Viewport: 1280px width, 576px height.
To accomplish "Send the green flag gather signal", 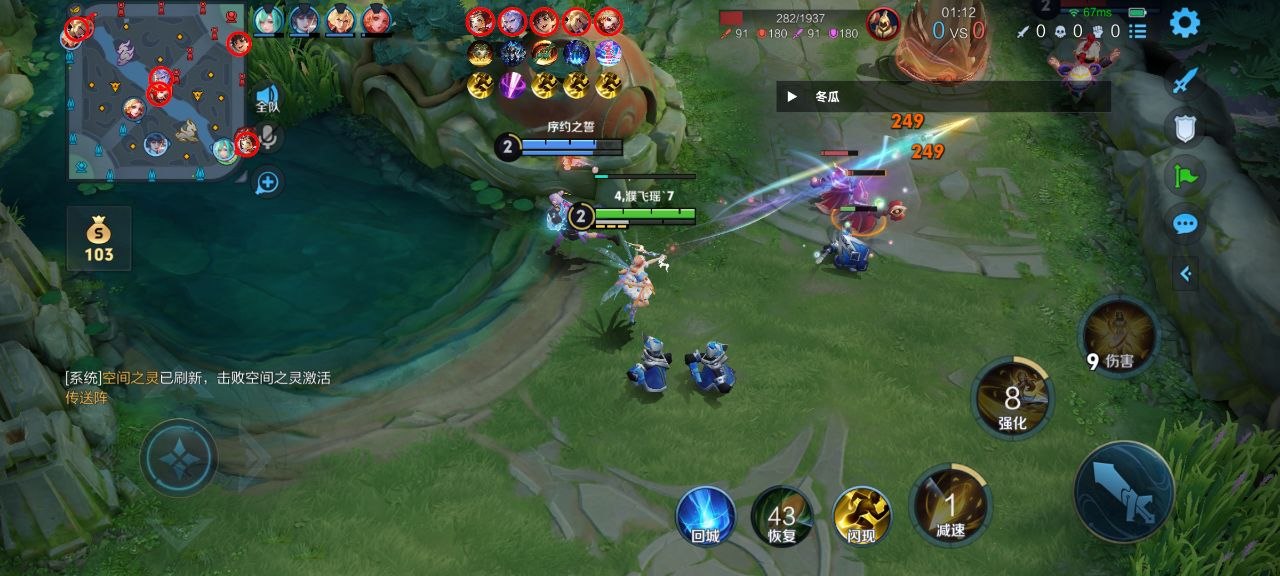I will coord(1185,176).
